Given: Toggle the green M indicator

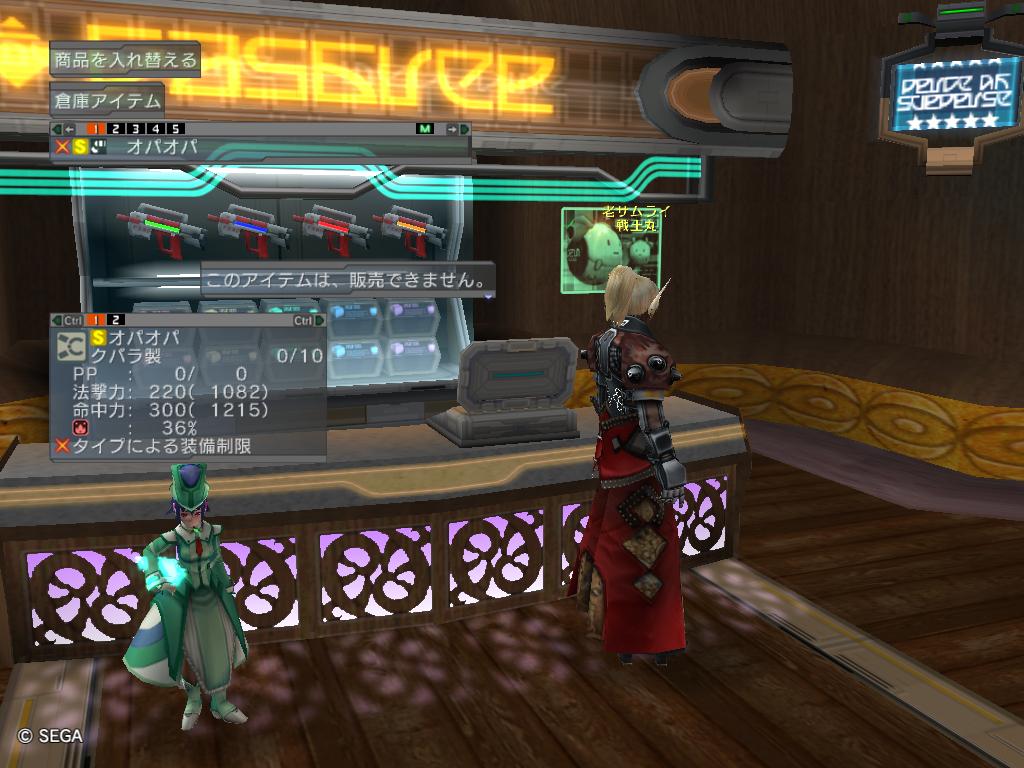Looking at the screenshot, I should (x=425, y=129).
